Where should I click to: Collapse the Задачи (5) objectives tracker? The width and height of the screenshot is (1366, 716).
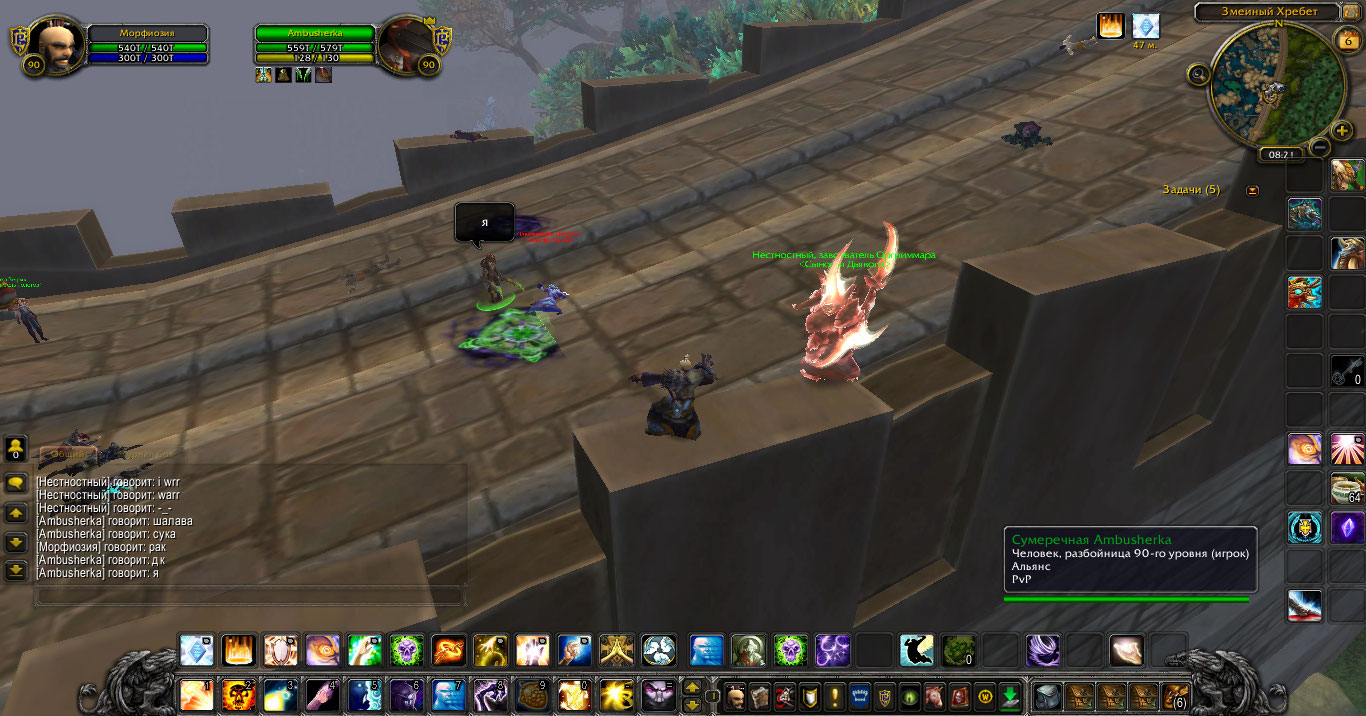click(x=1253, y=190)
